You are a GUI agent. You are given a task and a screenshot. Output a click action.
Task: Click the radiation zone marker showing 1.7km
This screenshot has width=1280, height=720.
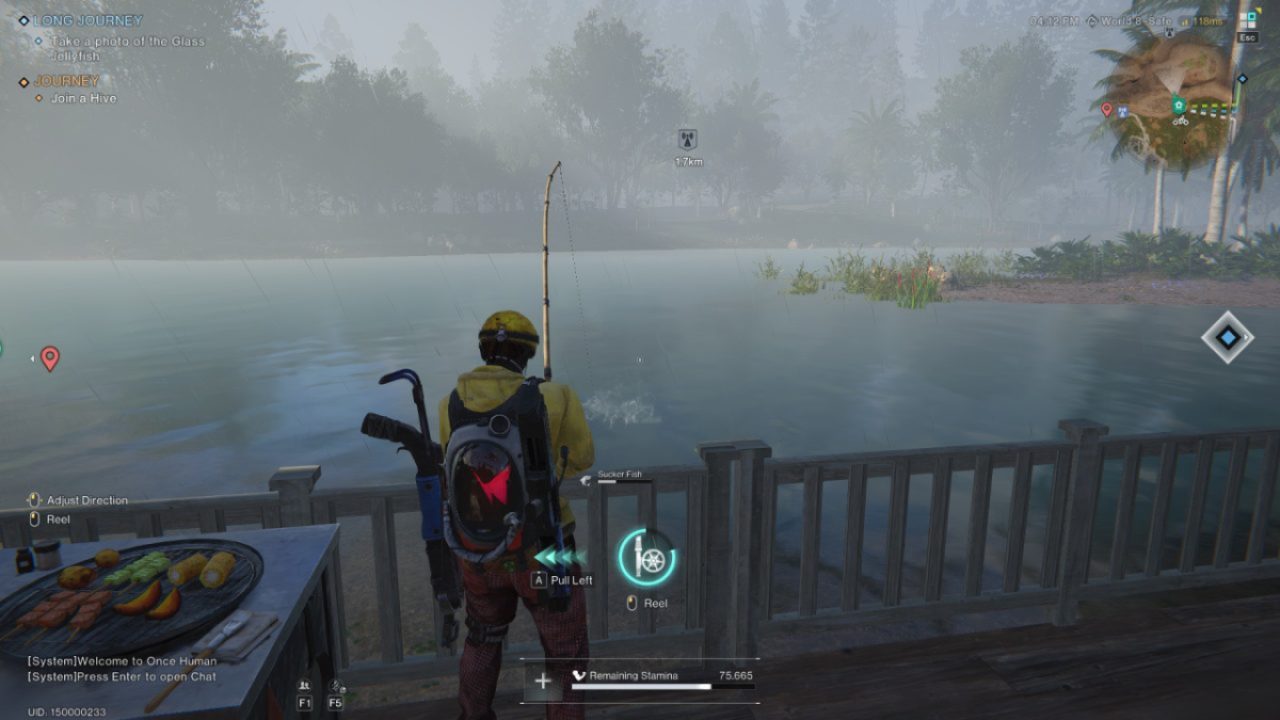point(686,143)
